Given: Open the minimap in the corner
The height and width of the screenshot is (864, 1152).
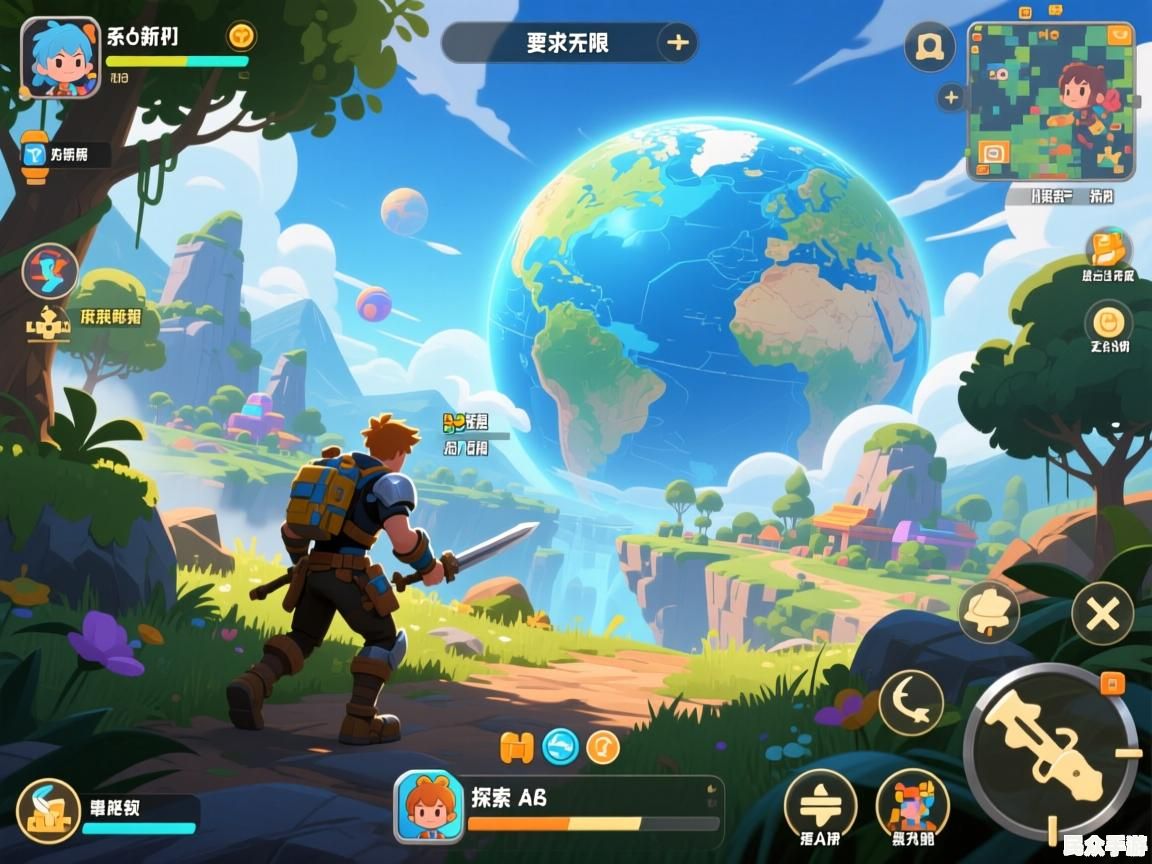Looking at the screenshot, I should pyautogui.click(x=1050, y=102).
